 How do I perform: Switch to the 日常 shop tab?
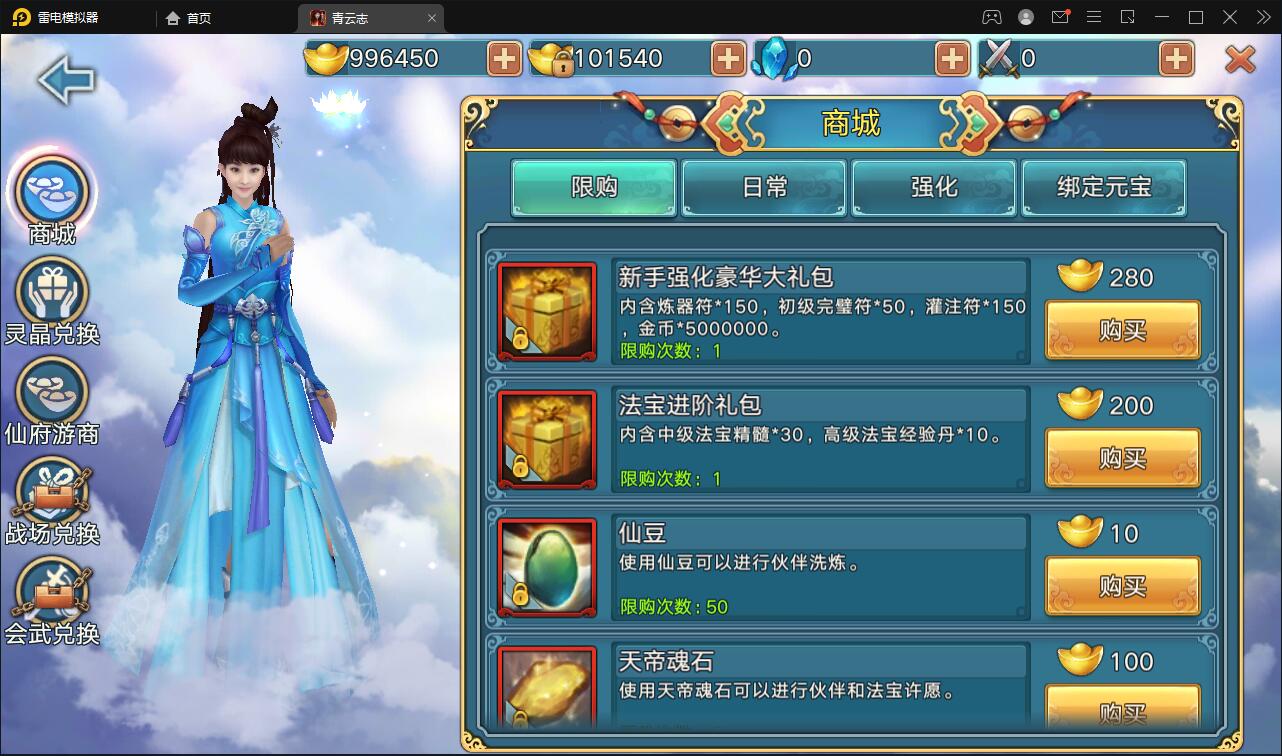pyautogui.click(x=764, y=187)
